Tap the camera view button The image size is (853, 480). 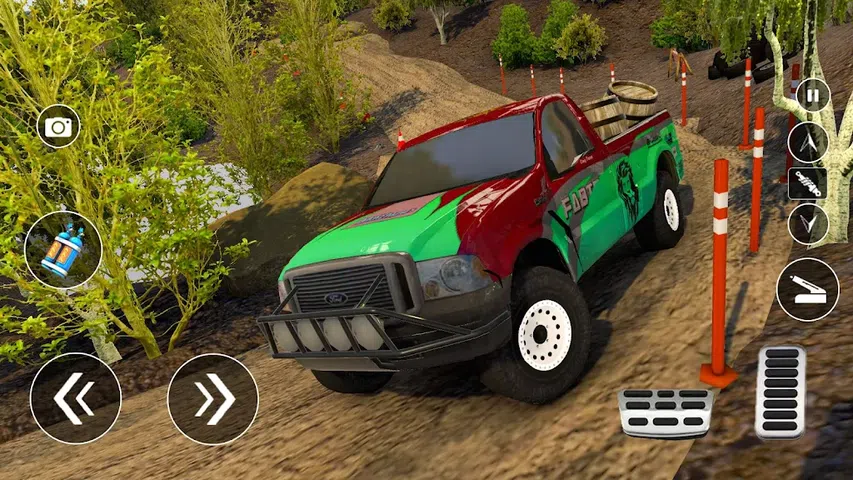(x=59, y=127)
